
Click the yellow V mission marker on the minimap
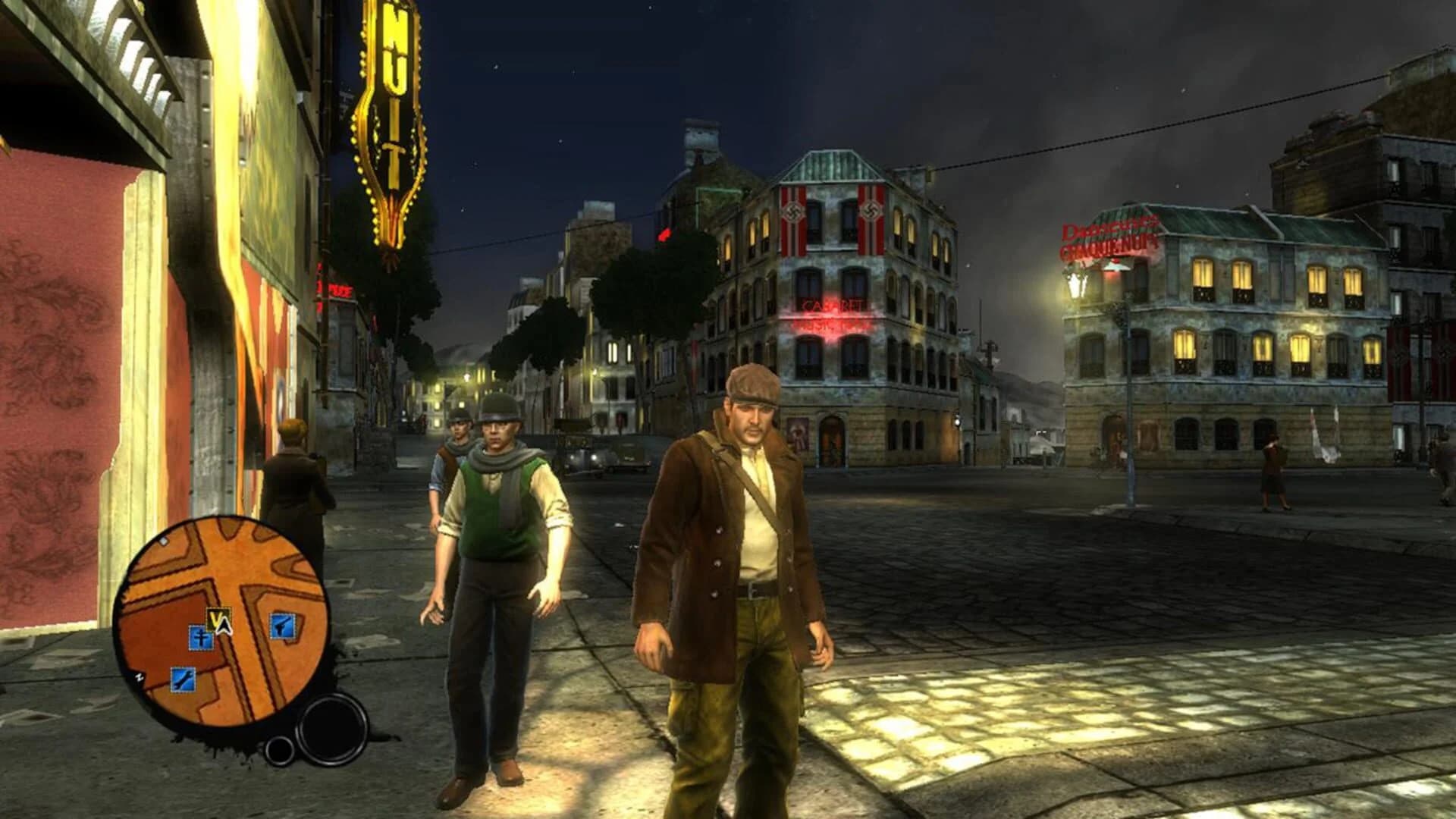coord(216,617)
